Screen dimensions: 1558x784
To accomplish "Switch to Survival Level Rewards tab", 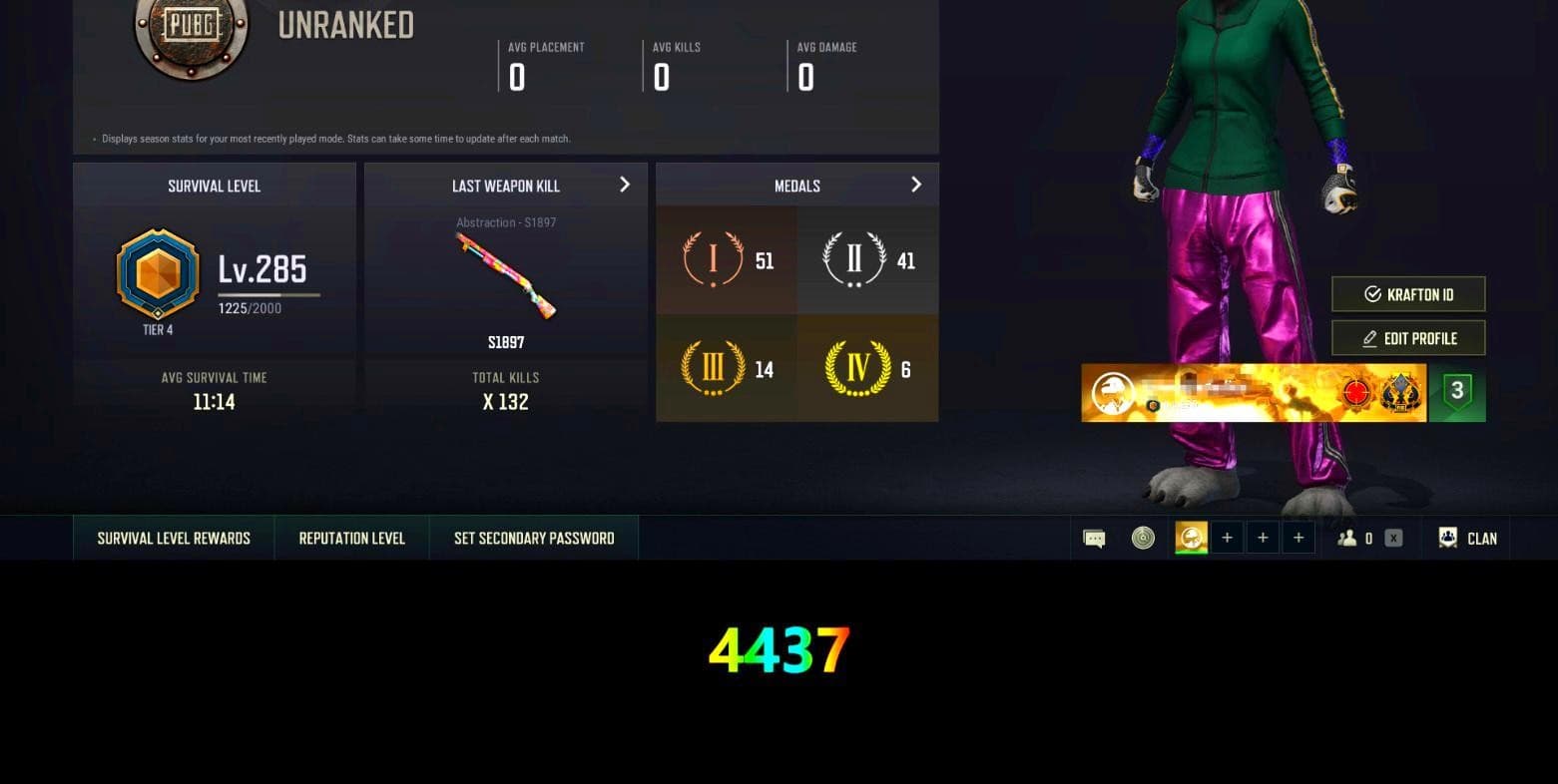I will coord(173,538).
